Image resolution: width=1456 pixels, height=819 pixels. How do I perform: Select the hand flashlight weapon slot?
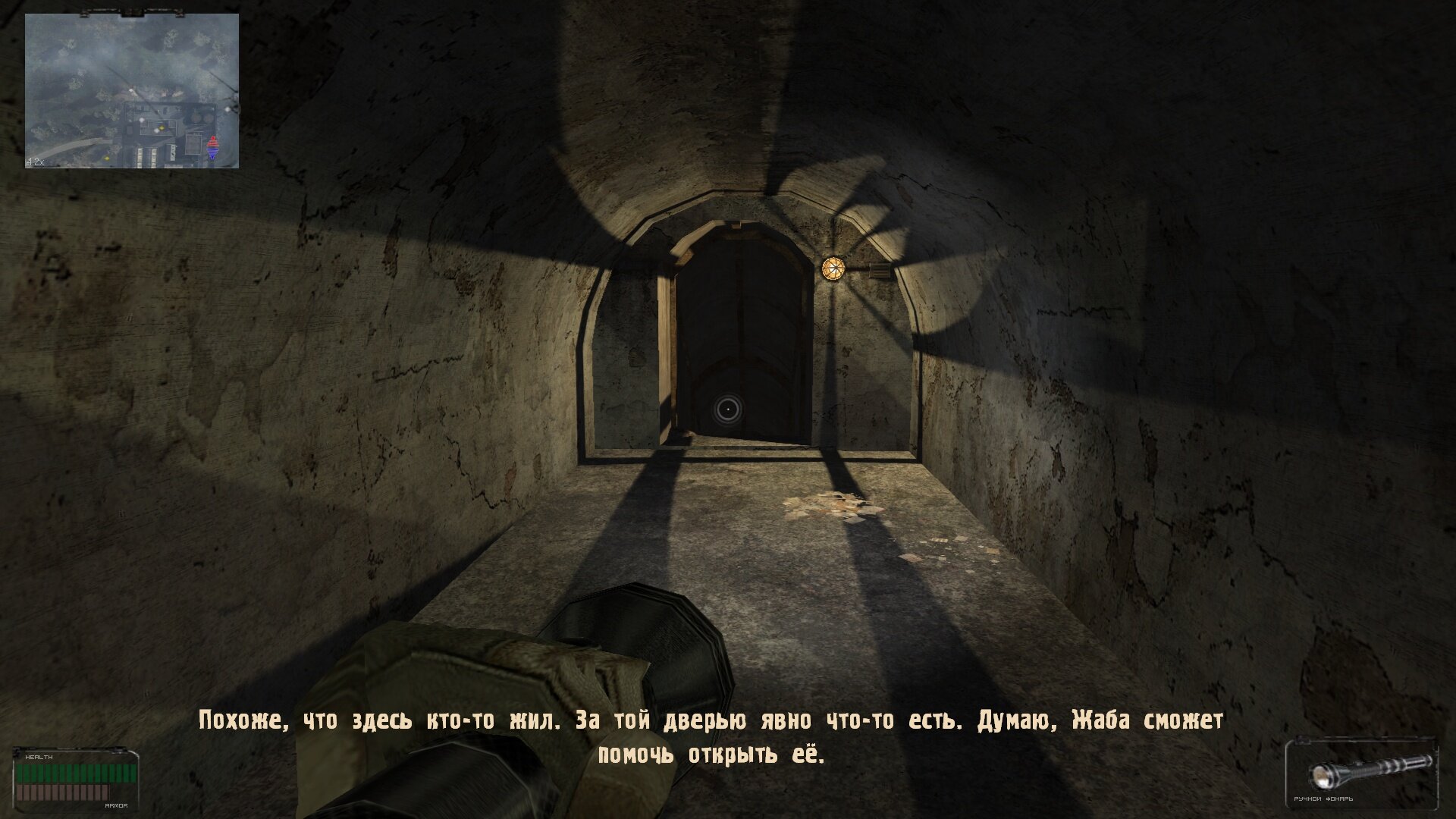[1363, 773]
